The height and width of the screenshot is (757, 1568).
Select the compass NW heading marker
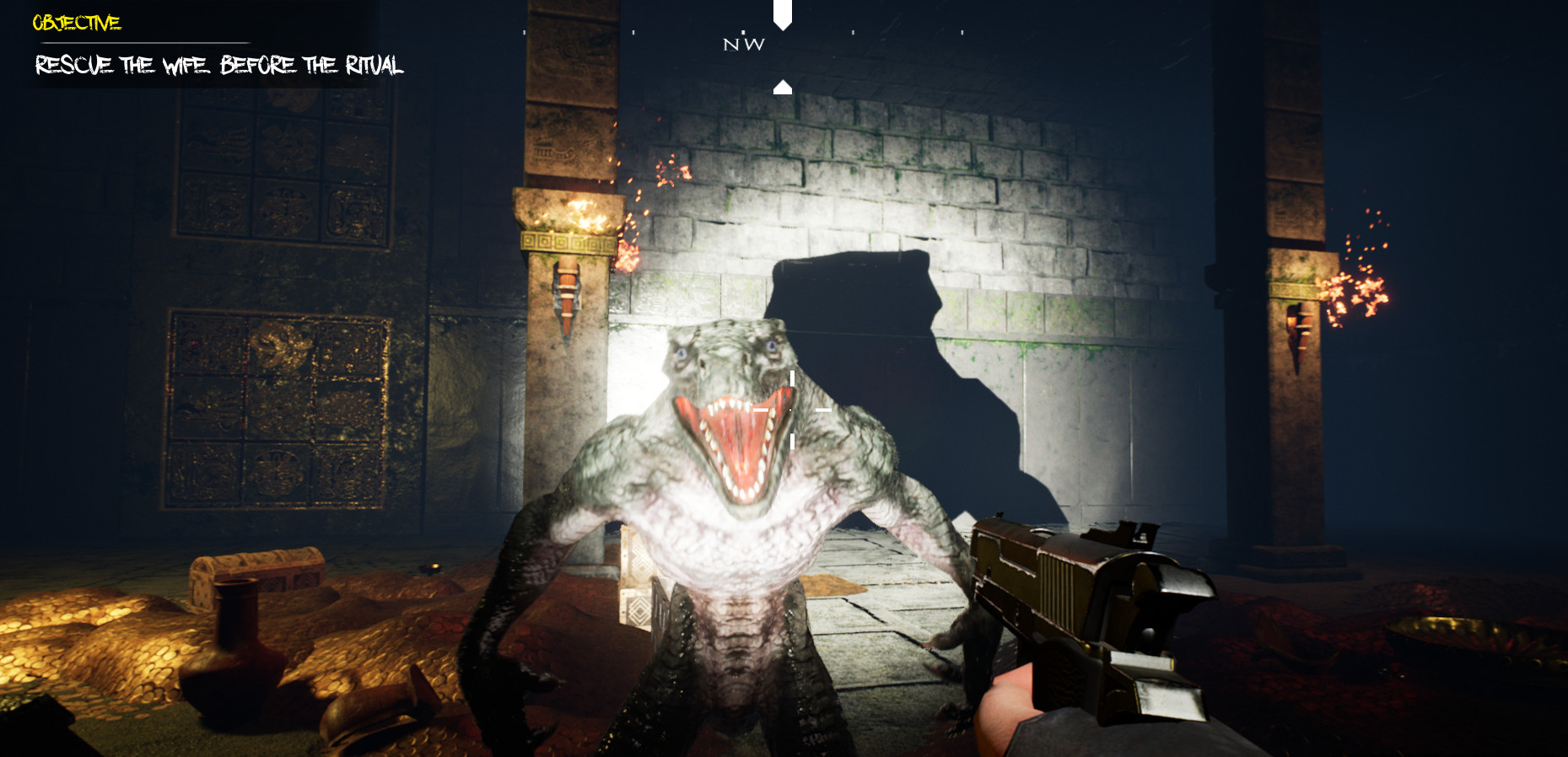pyautogui.click(x=742, y=45)
